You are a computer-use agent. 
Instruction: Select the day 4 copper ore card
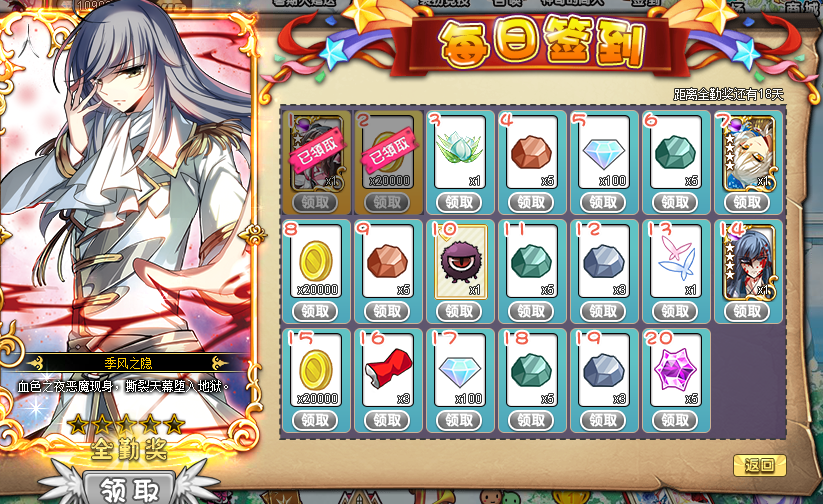tap(532, 152)
